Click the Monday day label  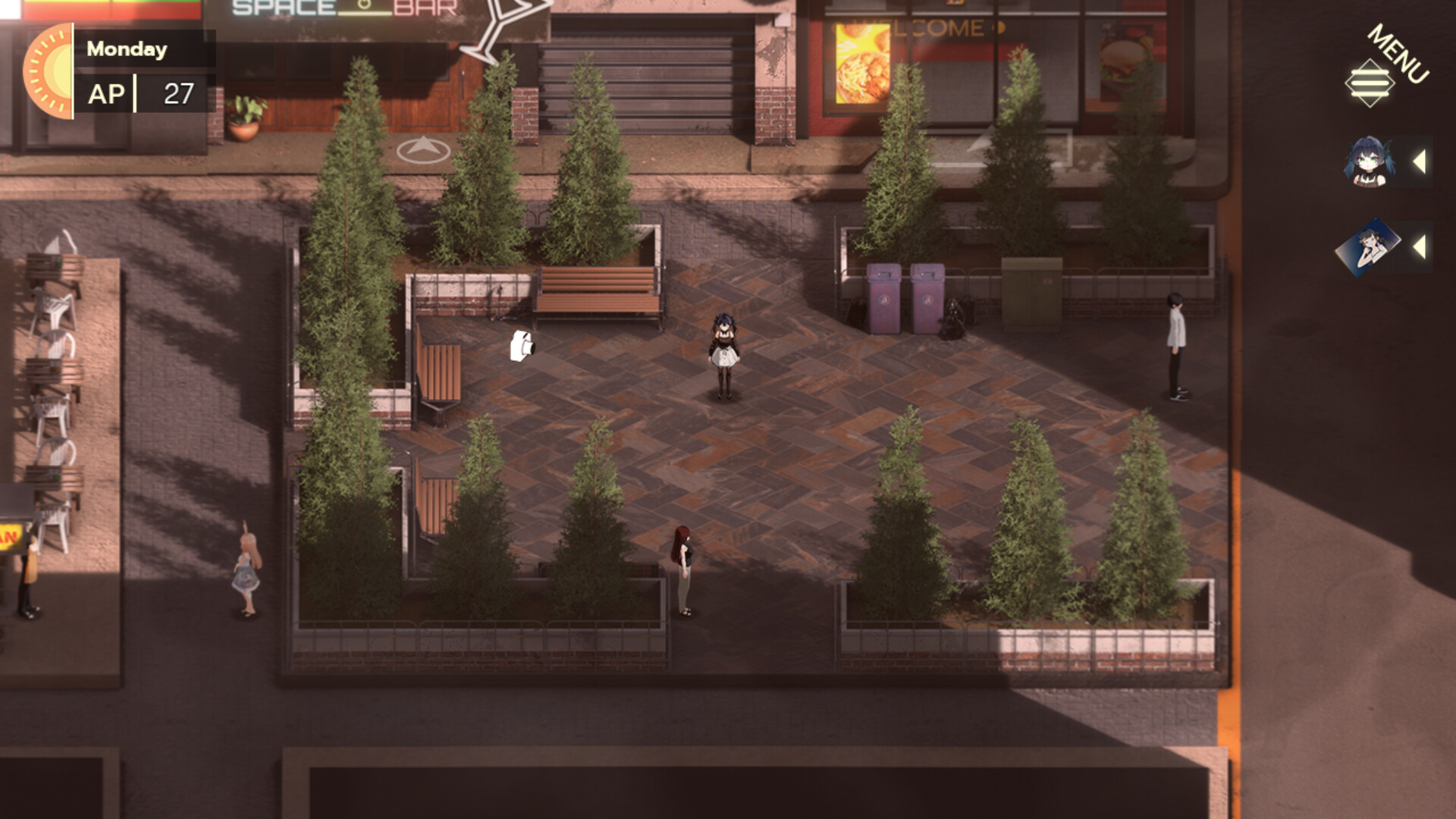[x=126, y=49]
